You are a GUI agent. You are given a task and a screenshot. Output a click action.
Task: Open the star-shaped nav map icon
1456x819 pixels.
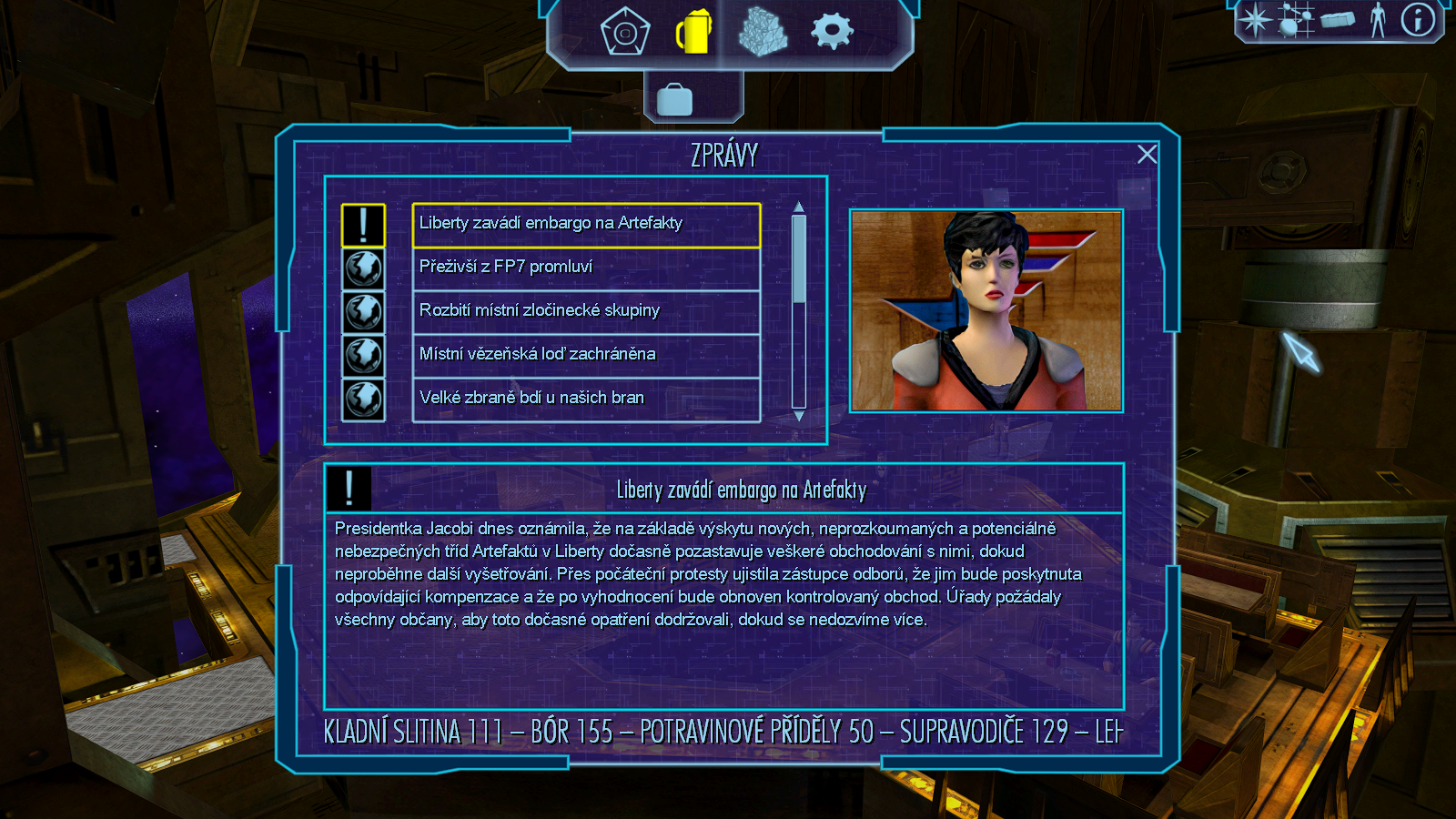tap(1255, 20)
